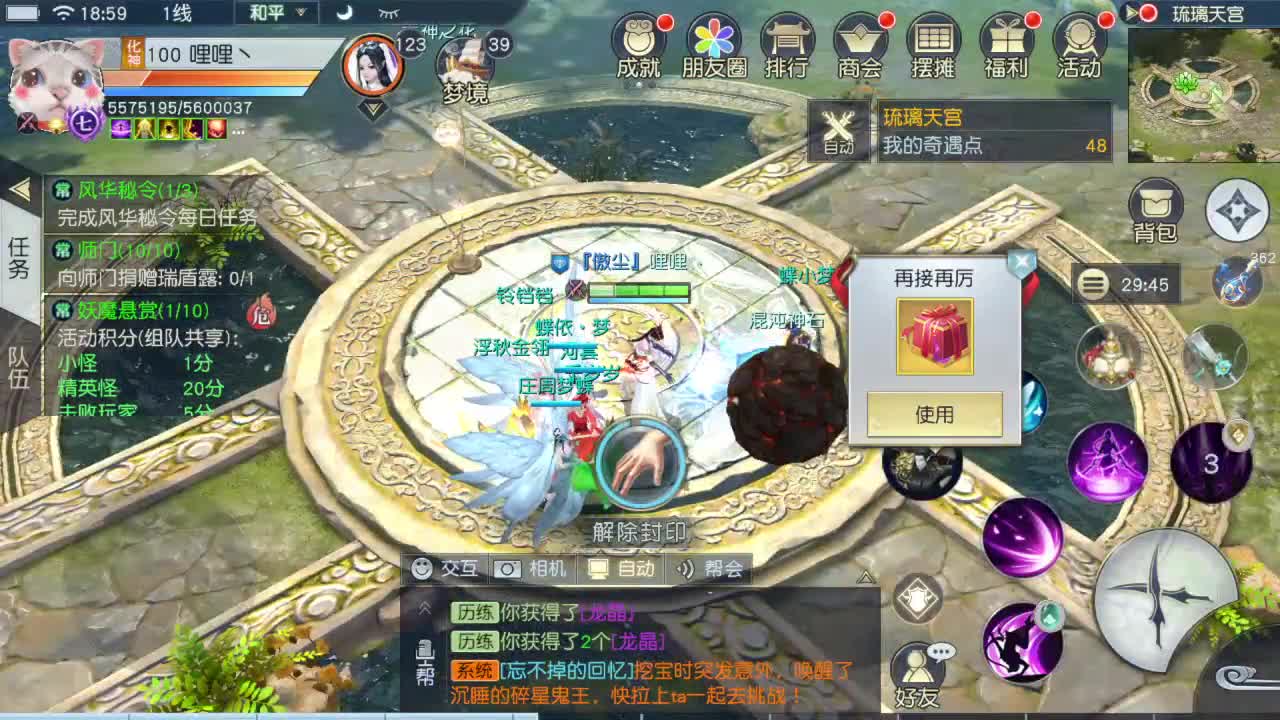Claim rewards from the 福利 welfare gift icon
Viewport: 1280px width, 720px height.
[x=1008, y=47]
